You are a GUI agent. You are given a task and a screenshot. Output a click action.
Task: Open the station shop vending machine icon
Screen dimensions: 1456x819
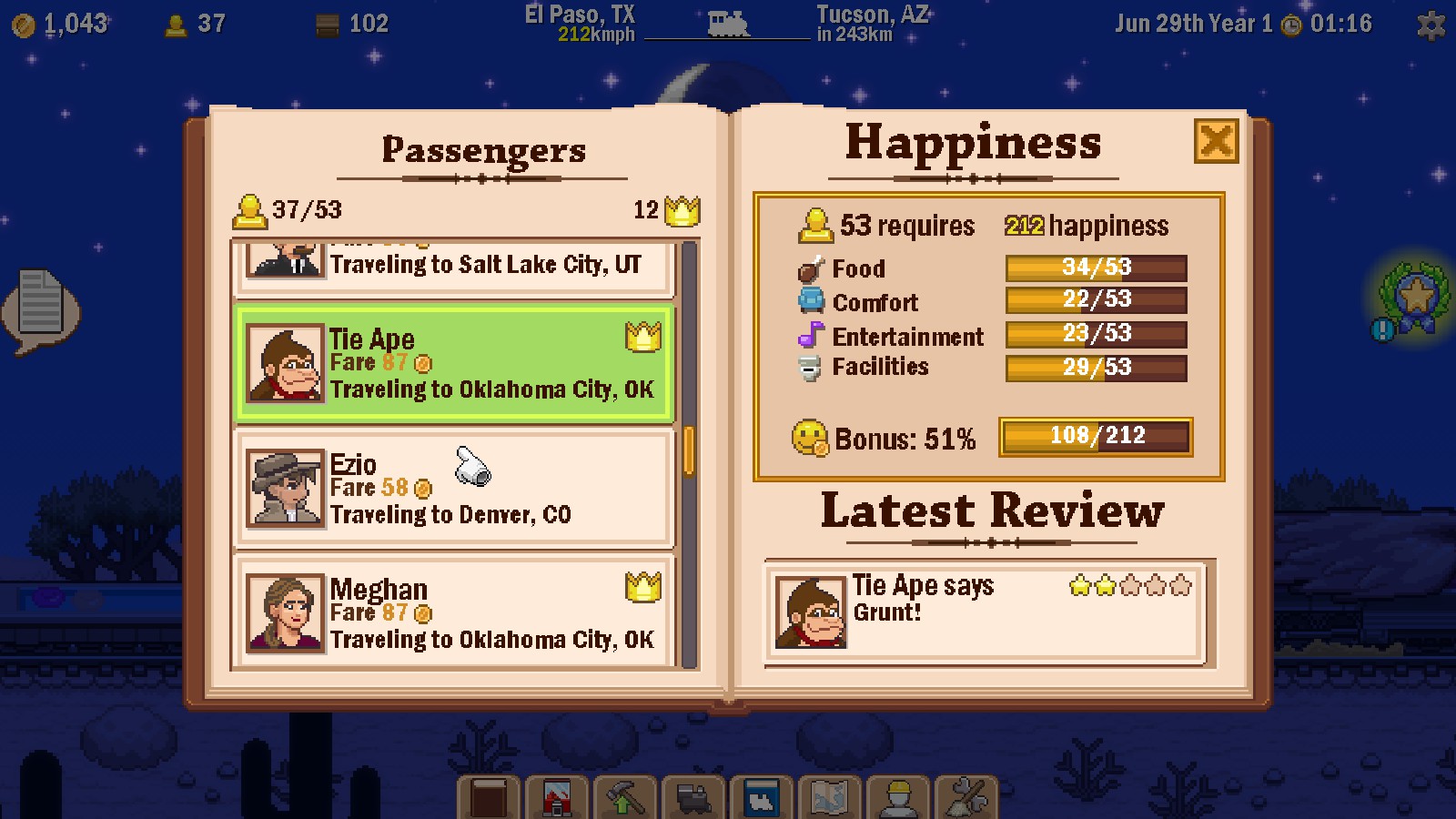coord(555,796)
